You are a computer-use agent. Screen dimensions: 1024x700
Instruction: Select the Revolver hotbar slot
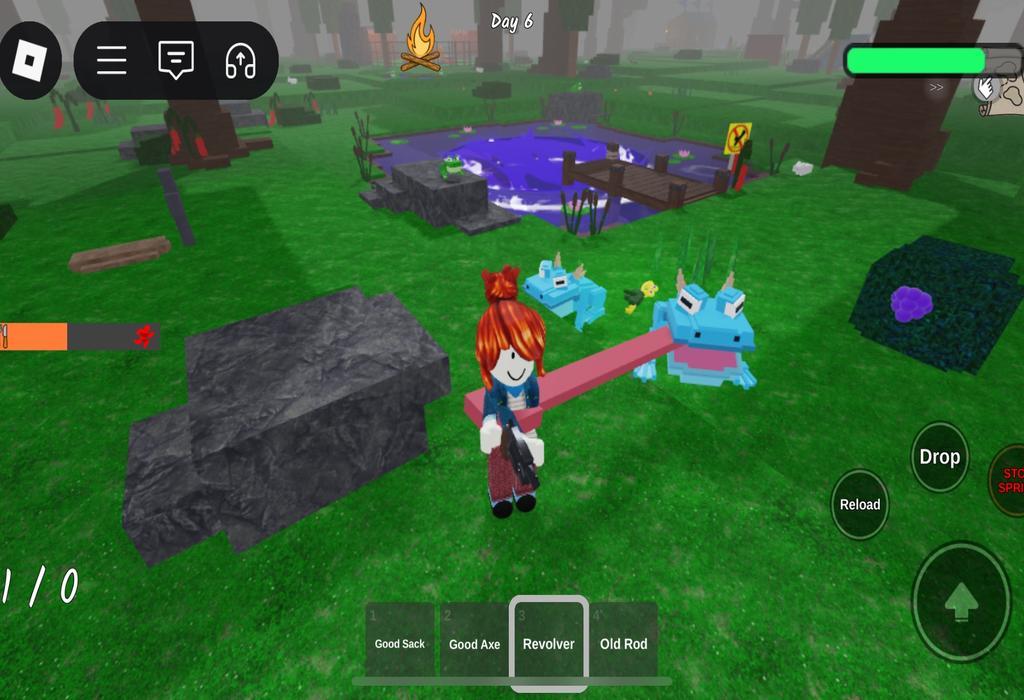(549, 640)
